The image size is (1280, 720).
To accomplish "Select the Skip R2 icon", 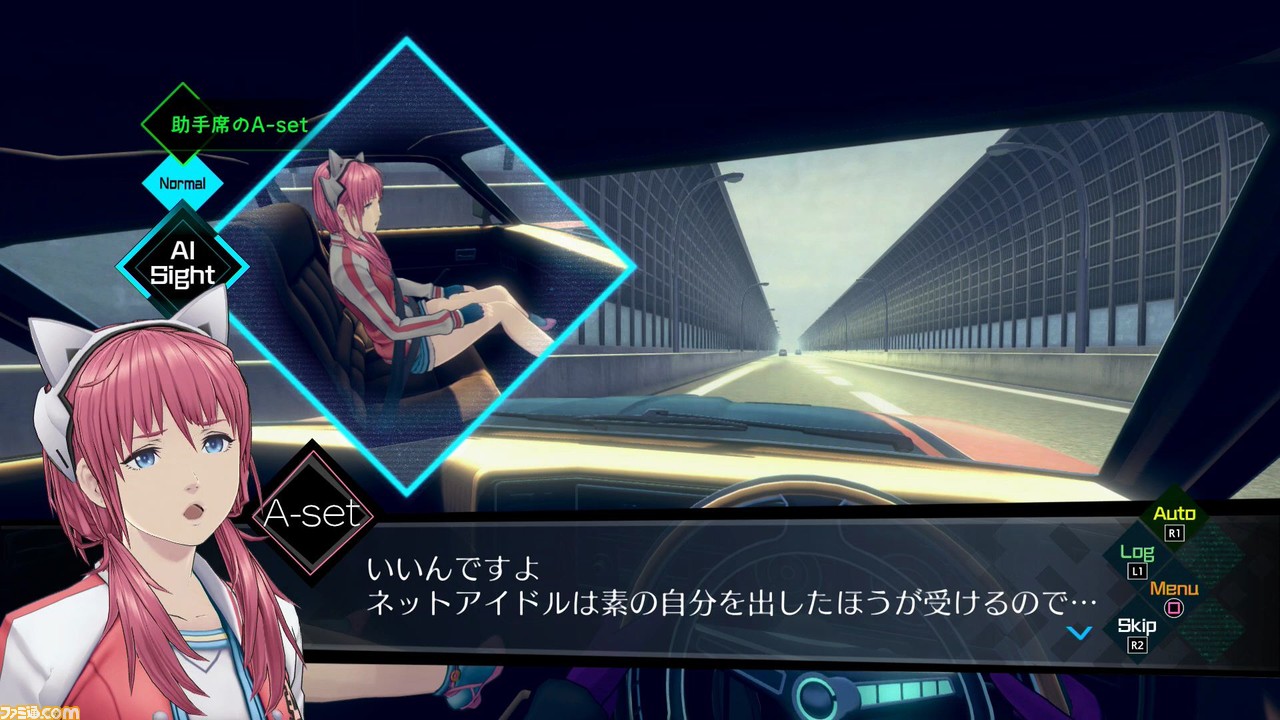I will [1137, 635].
